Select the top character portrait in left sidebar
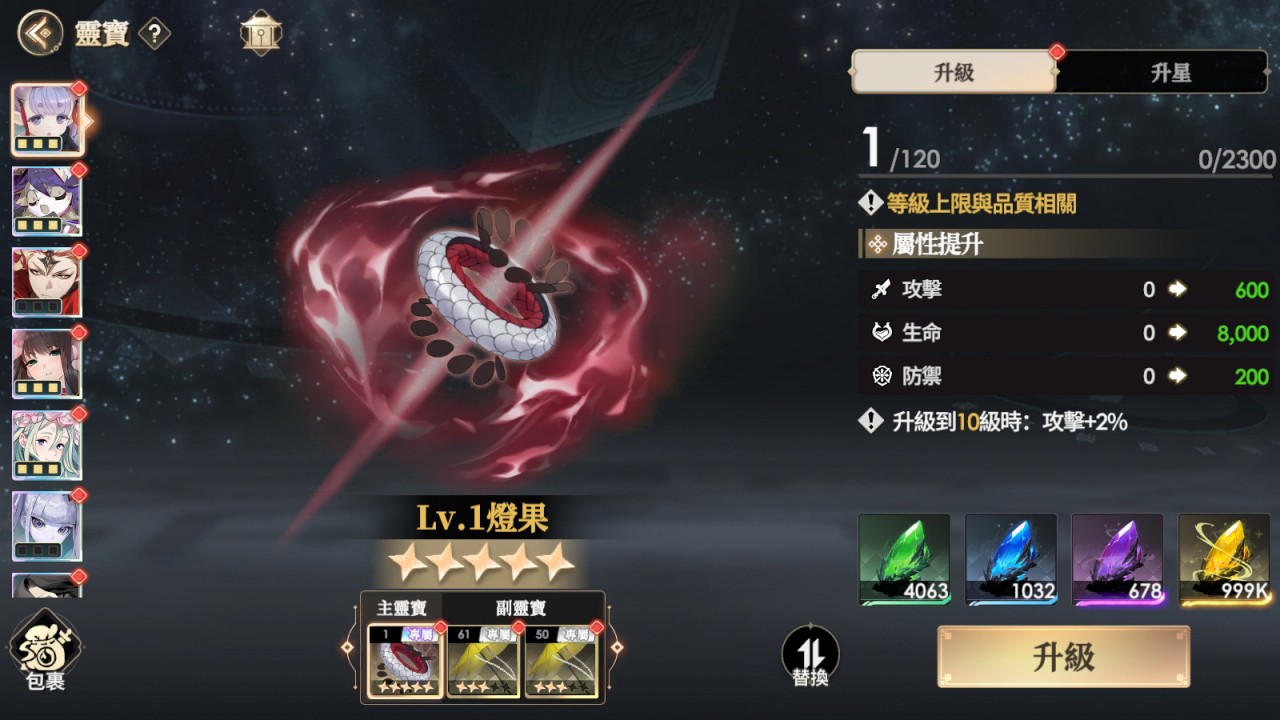The height and width of the screenshot is (720, 1280). coord(47,120)
